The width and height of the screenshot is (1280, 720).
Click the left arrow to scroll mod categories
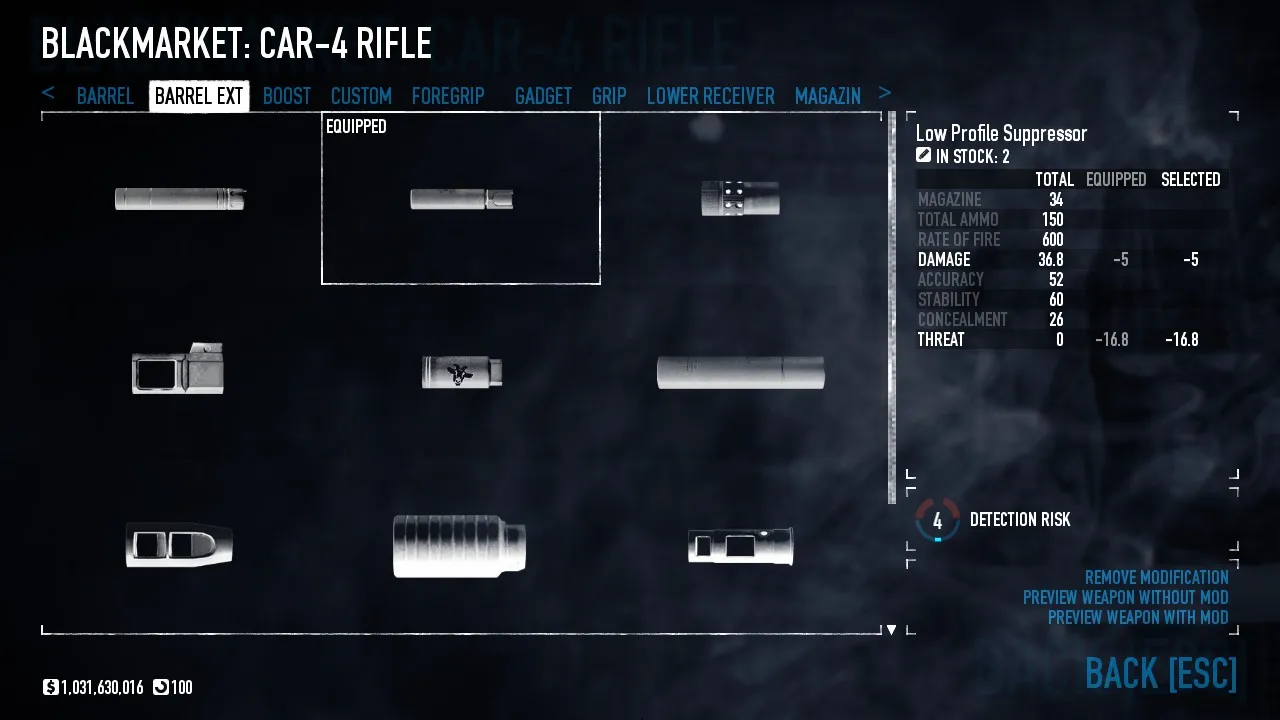[49, 92]
